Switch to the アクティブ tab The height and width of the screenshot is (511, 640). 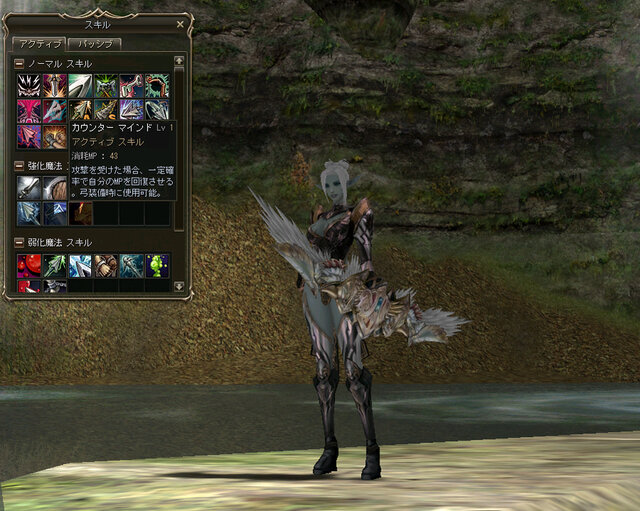(38, 44)
